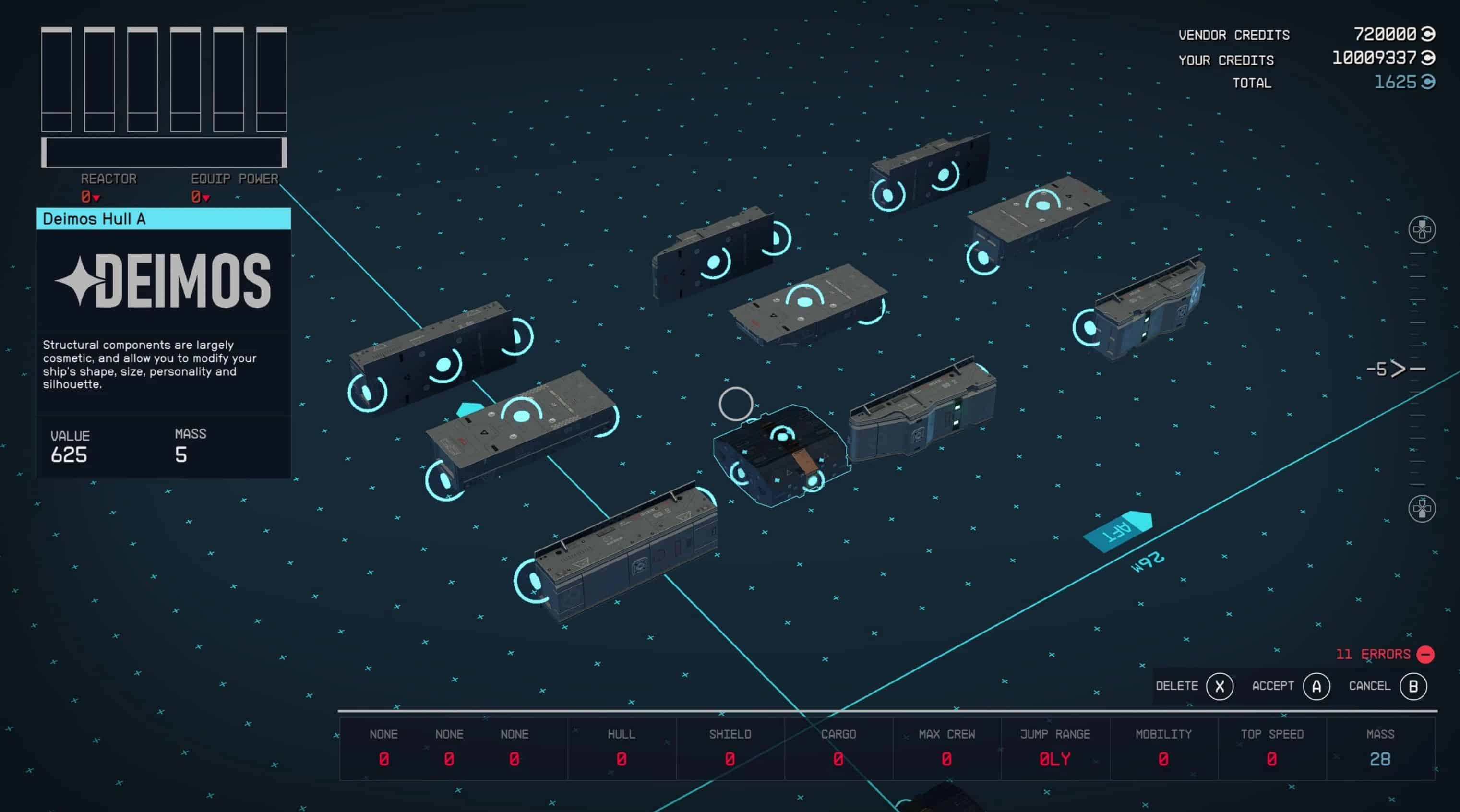The width and height of the screenshot is (1460, 812).
Task: Click the lower d-pad icon below level scale
Action: point(1422,508)
